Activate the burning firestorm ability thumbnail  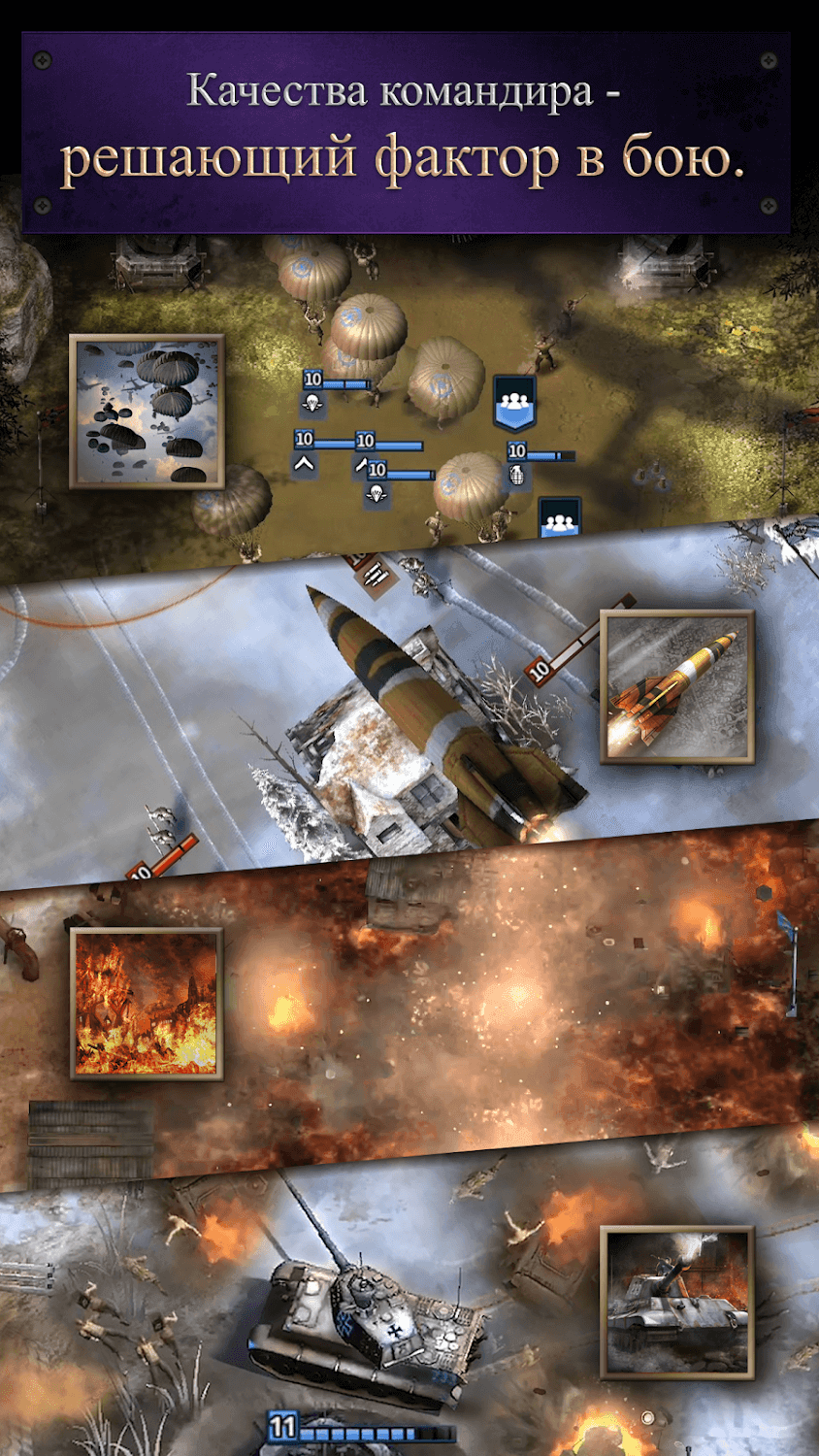click(x=147, y=1004)
